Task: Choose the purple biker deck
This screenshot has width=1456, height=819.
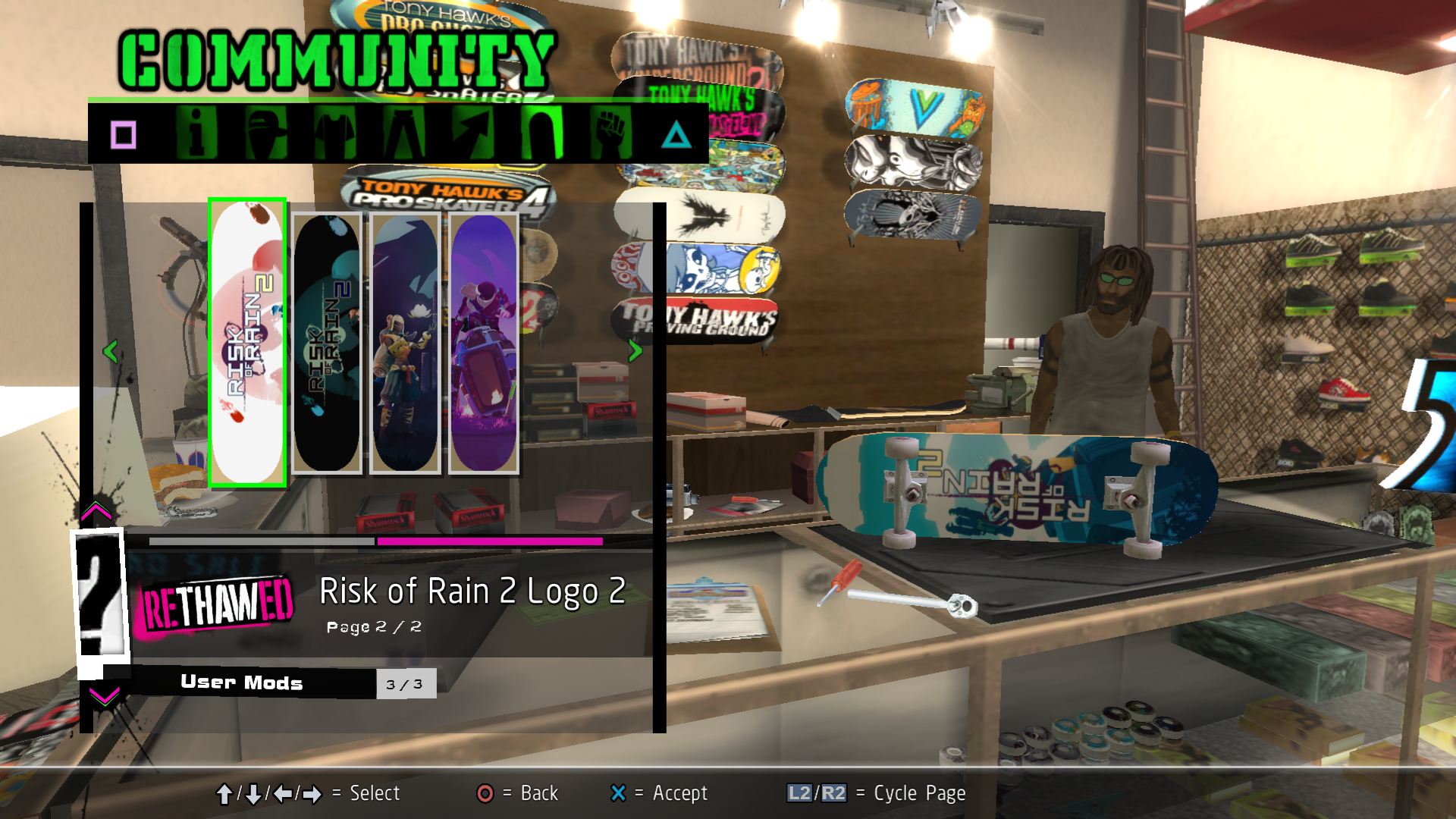Action: pyautogui.click(x=484, y=343)
